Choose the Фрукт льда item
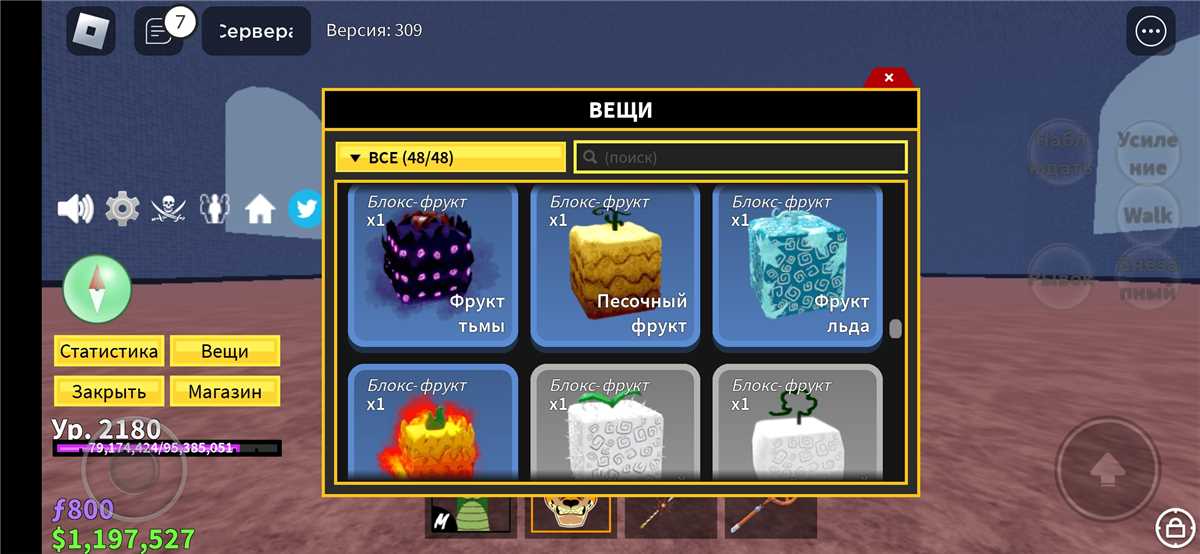Screen dimensions: 1200x554 point(796,265)
